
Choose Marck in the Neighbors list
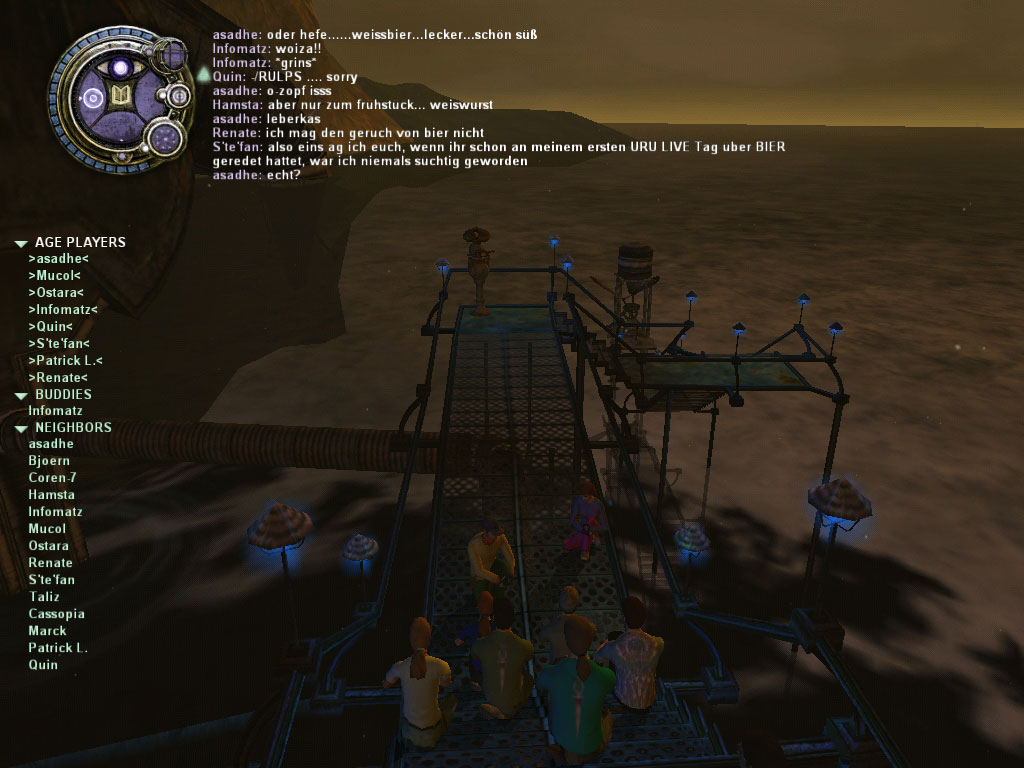tap(47, 631)
